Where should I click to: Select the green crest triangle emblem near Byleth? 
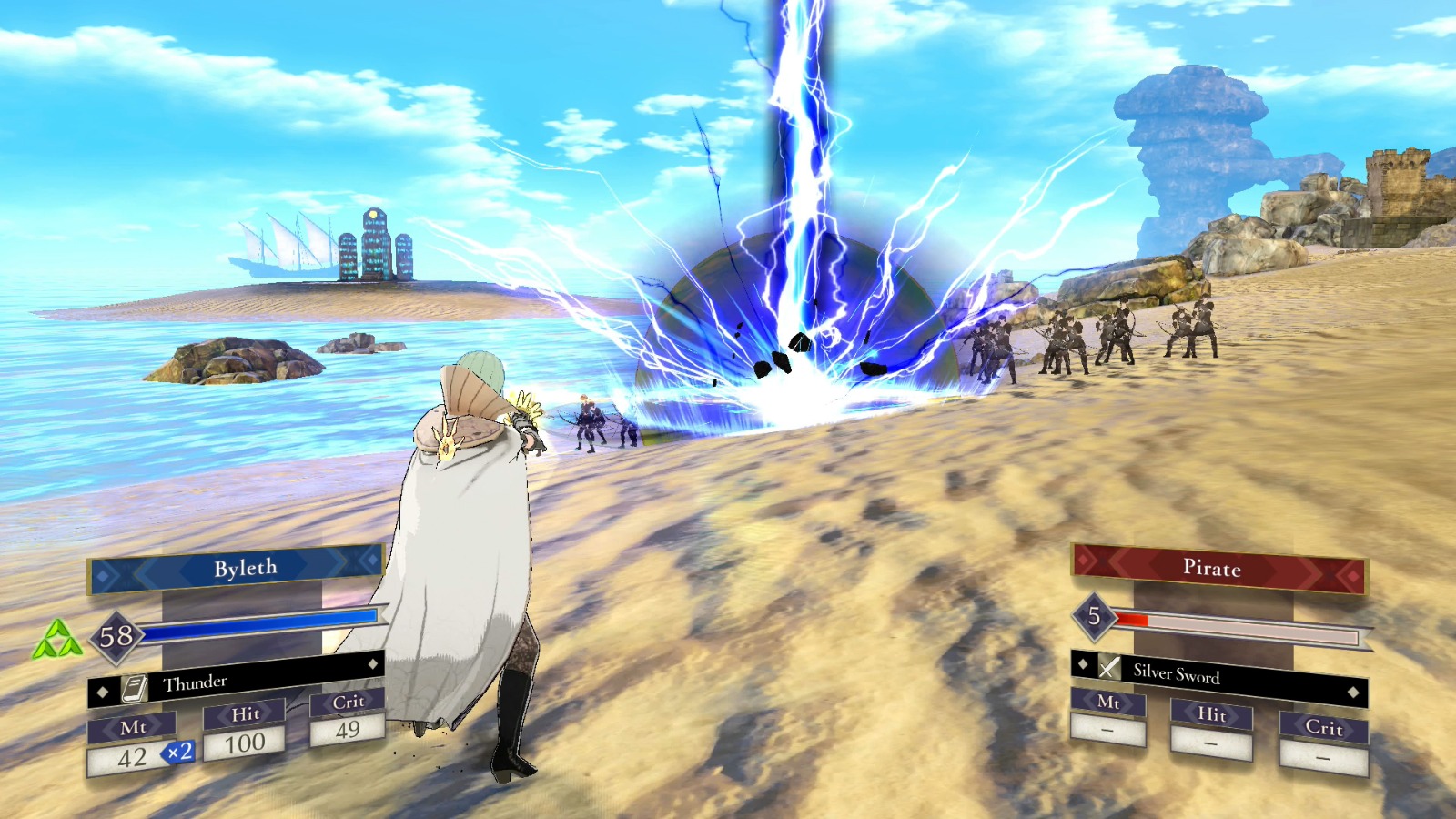[59, 637]
